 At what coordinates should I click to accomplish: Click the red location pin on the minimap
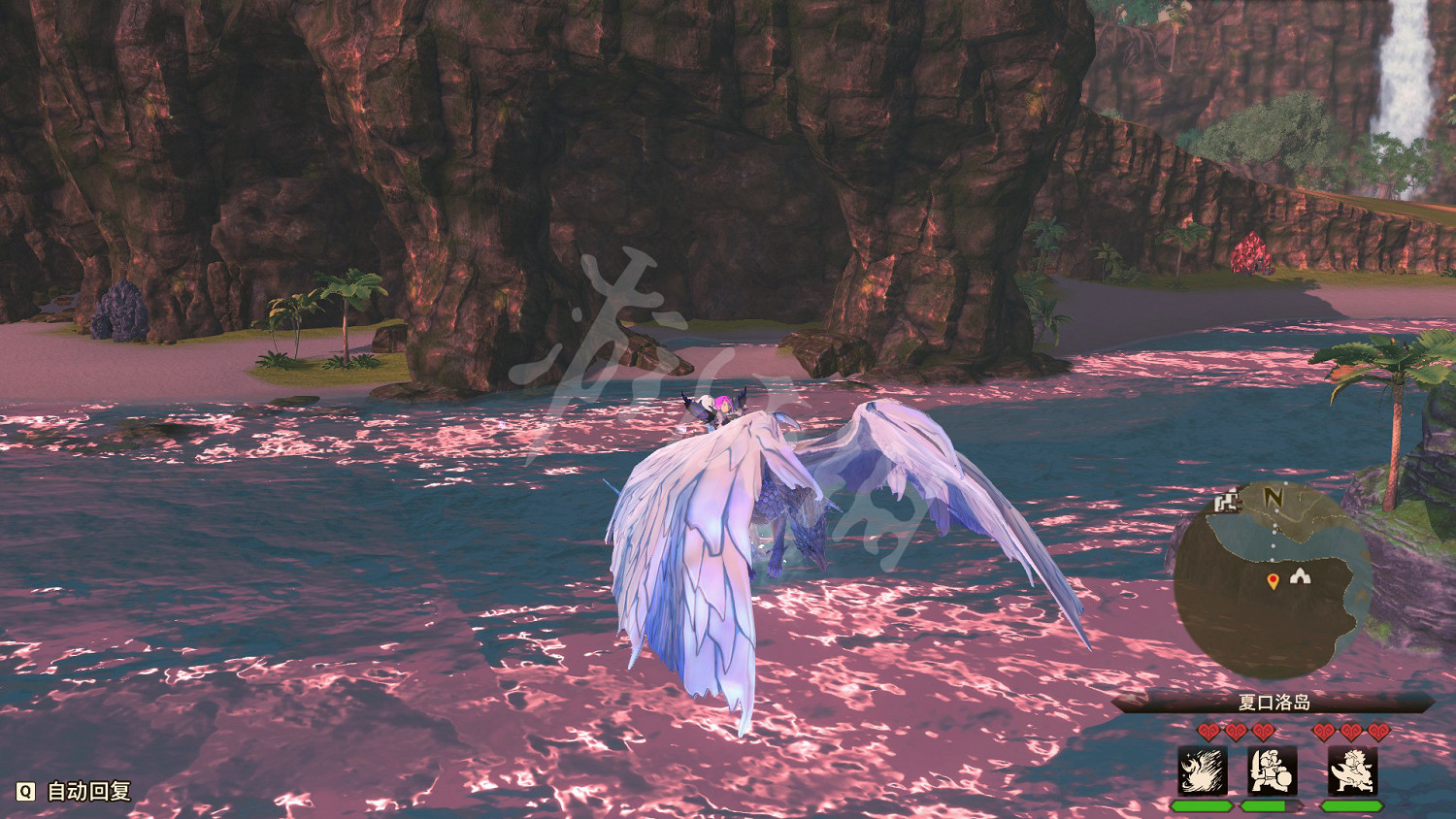click(1273, 580)
